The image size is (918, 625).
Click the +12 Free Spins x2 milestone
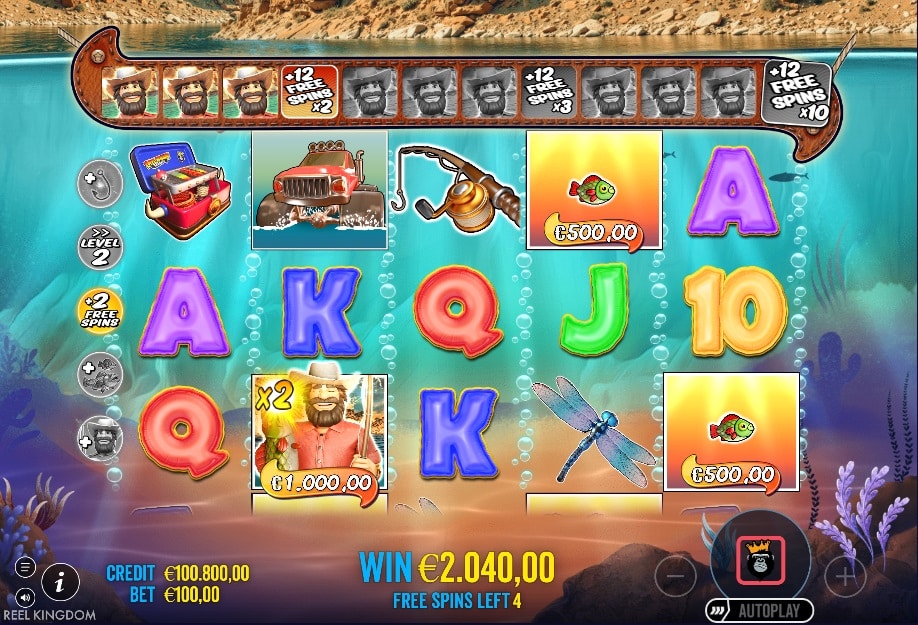[x=310, y=92]
